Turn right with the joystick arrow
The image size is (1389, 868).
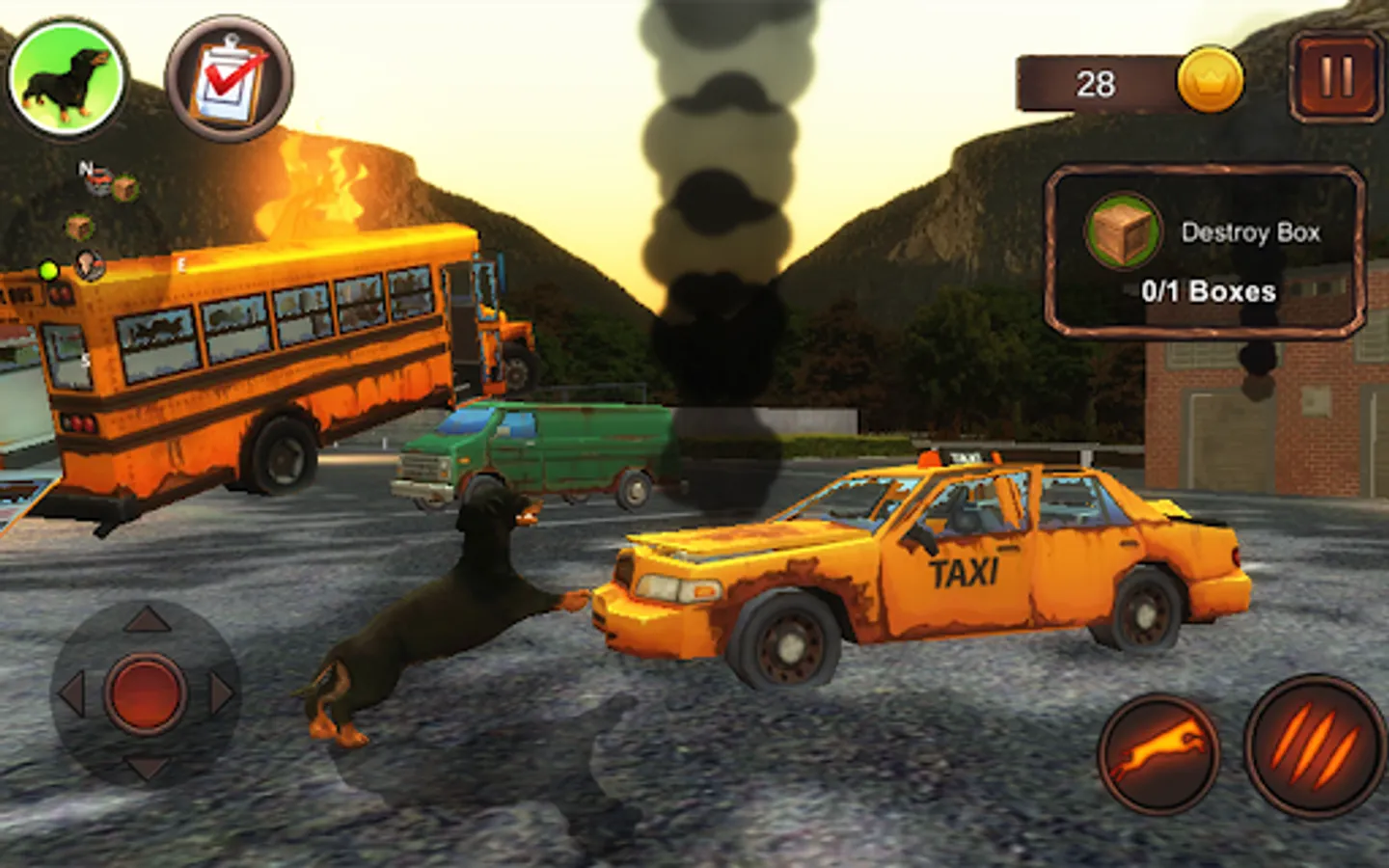pyautogui.click(x=221, y=693)
